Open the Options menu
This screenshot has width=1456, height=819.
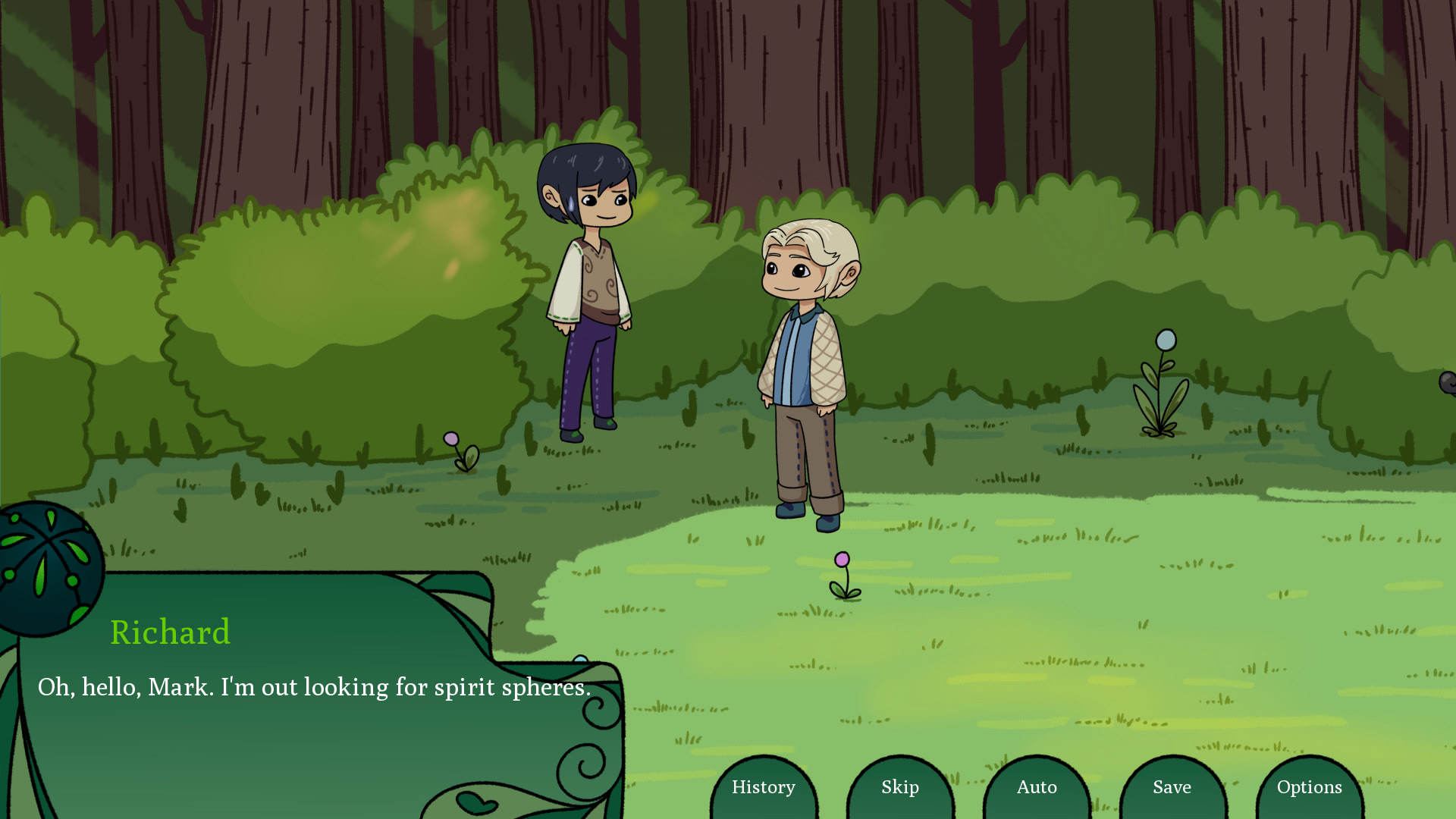[x=1310, y=787]
